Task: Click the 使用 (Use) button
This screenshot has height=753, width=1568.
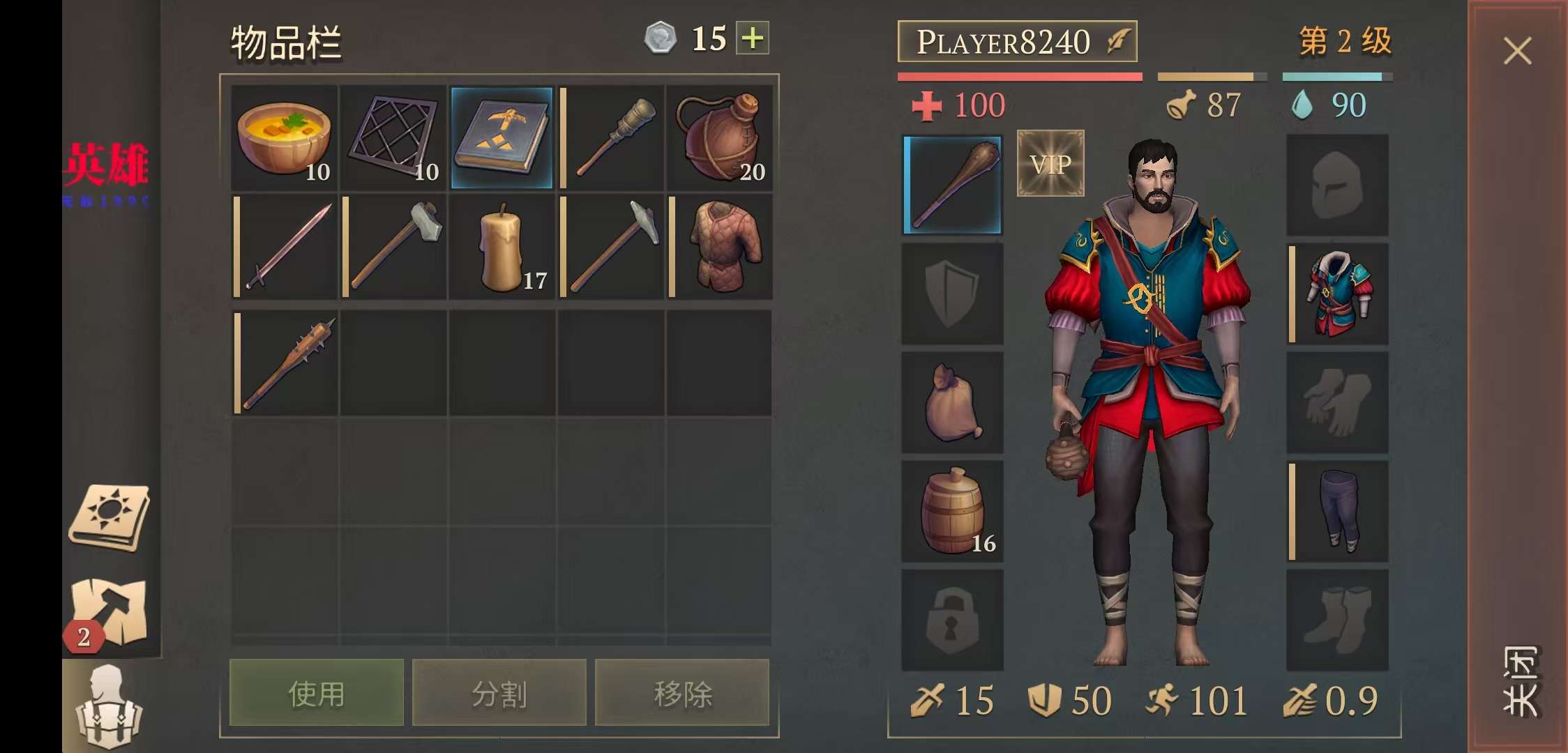Action: tap(317, 693)
